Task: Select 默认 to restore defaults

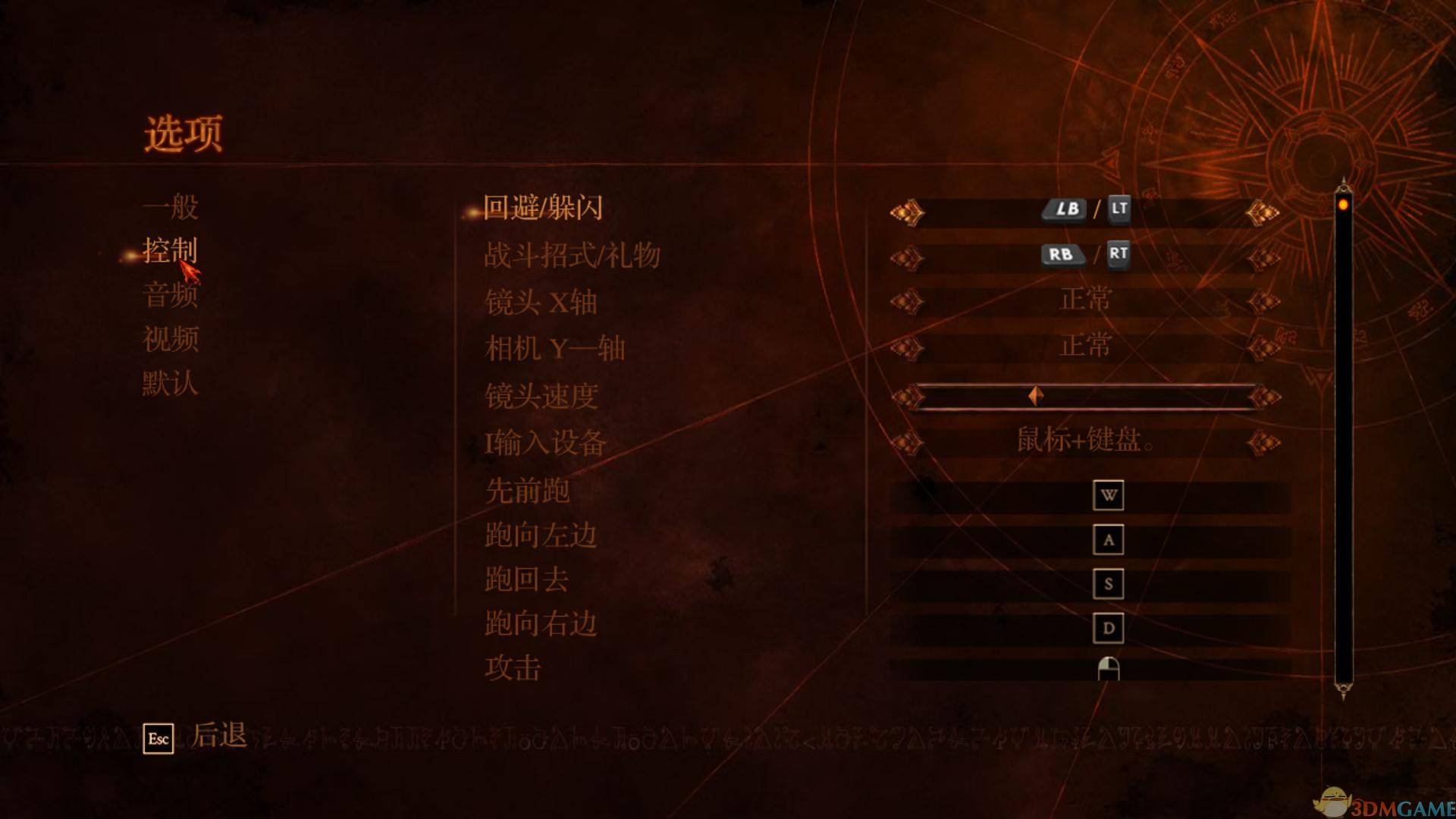Action: [168, 384]
